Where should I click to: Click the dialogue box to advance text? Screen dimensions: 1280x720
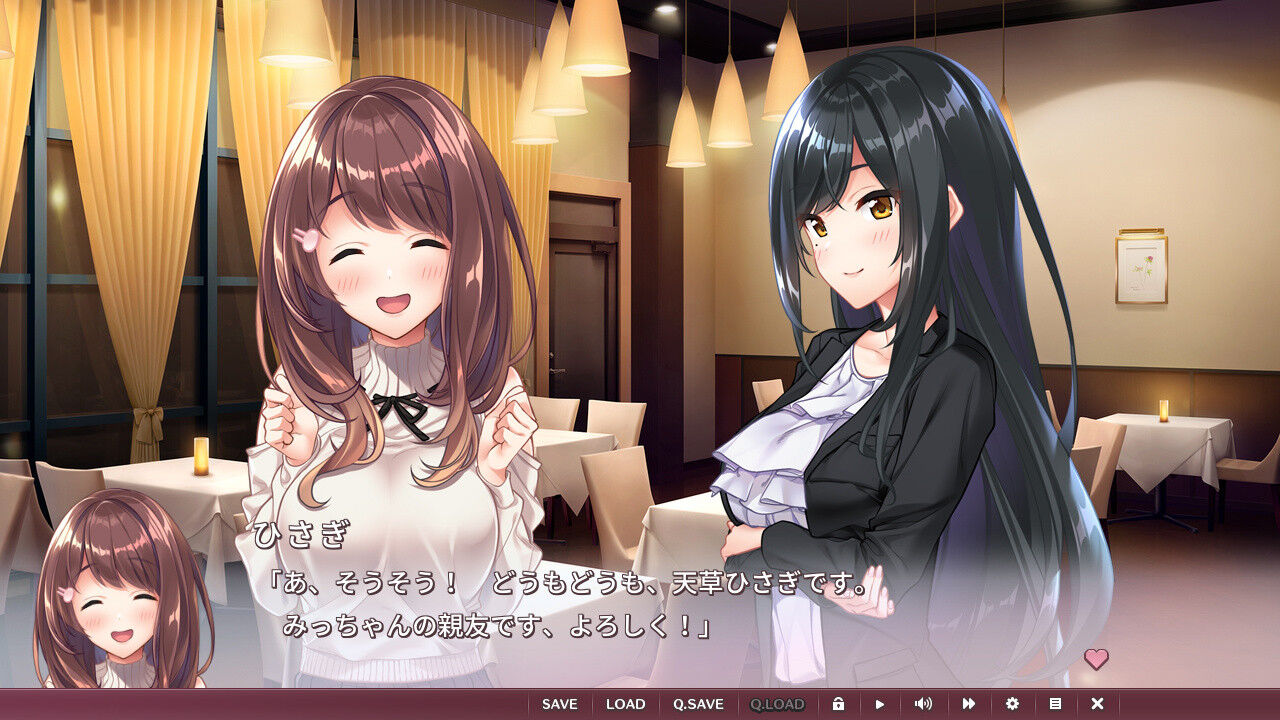640,600
